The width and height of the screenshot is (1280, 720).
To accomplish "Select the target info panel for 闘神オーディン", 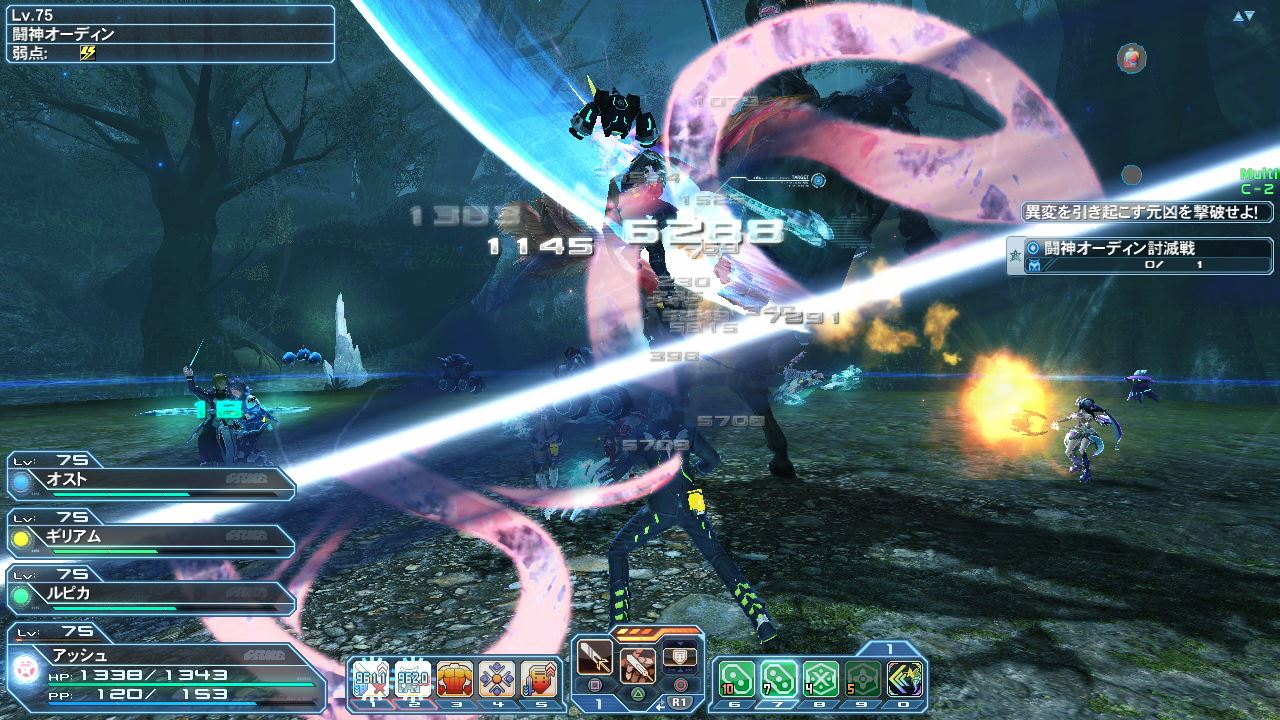I will click(x=168, y=33).
